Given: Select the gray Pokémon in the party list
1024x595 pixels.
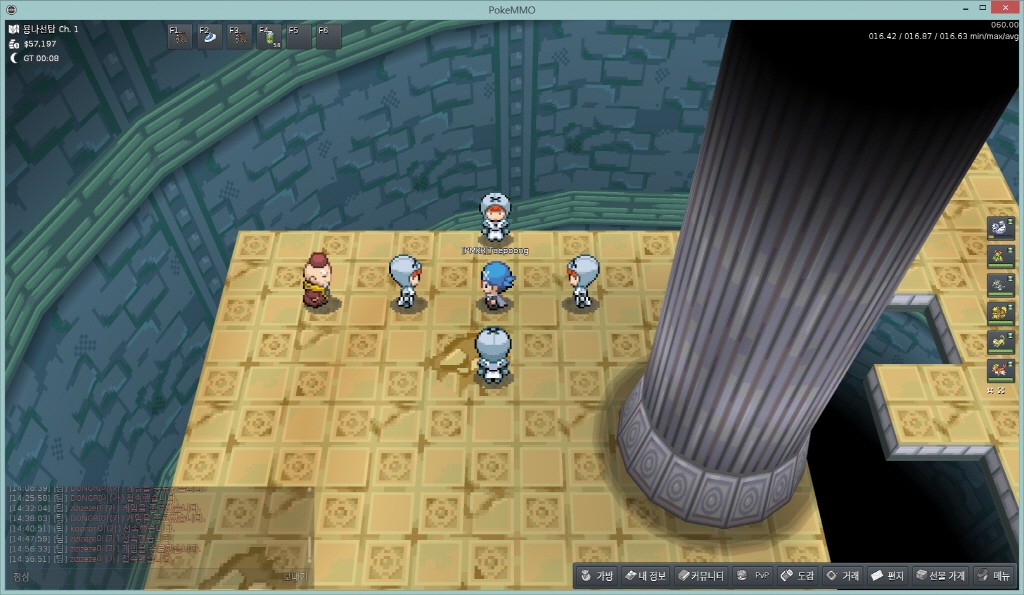Looking at the screenshot, I should click(999, 285).
